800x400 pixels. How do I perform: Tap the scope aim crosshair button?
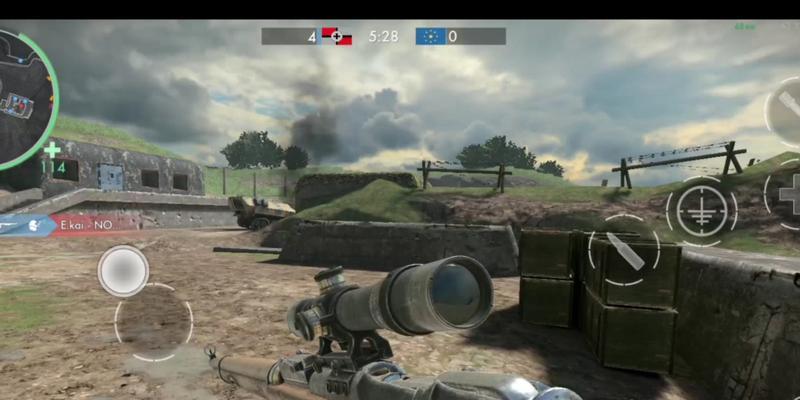point(701,211)
